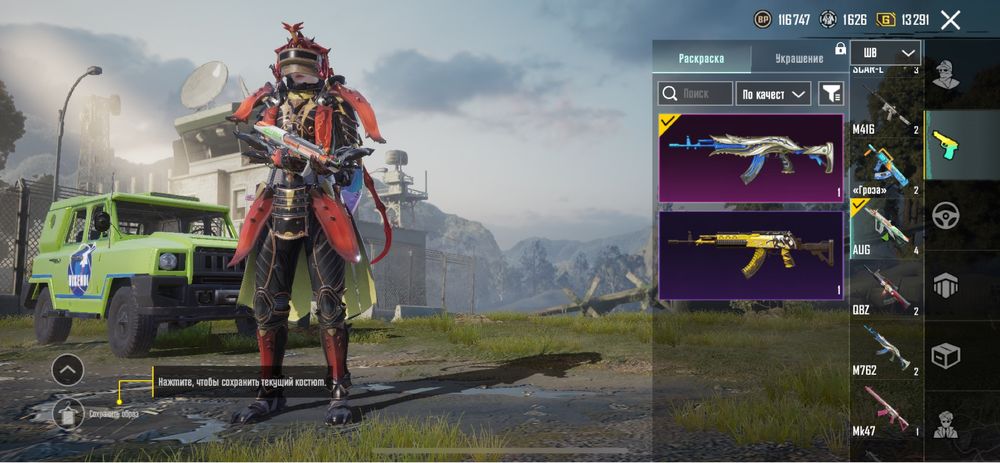Choose the QBZ weapon entry
Screen dimensions: 1000x463
tap(886, 289)
